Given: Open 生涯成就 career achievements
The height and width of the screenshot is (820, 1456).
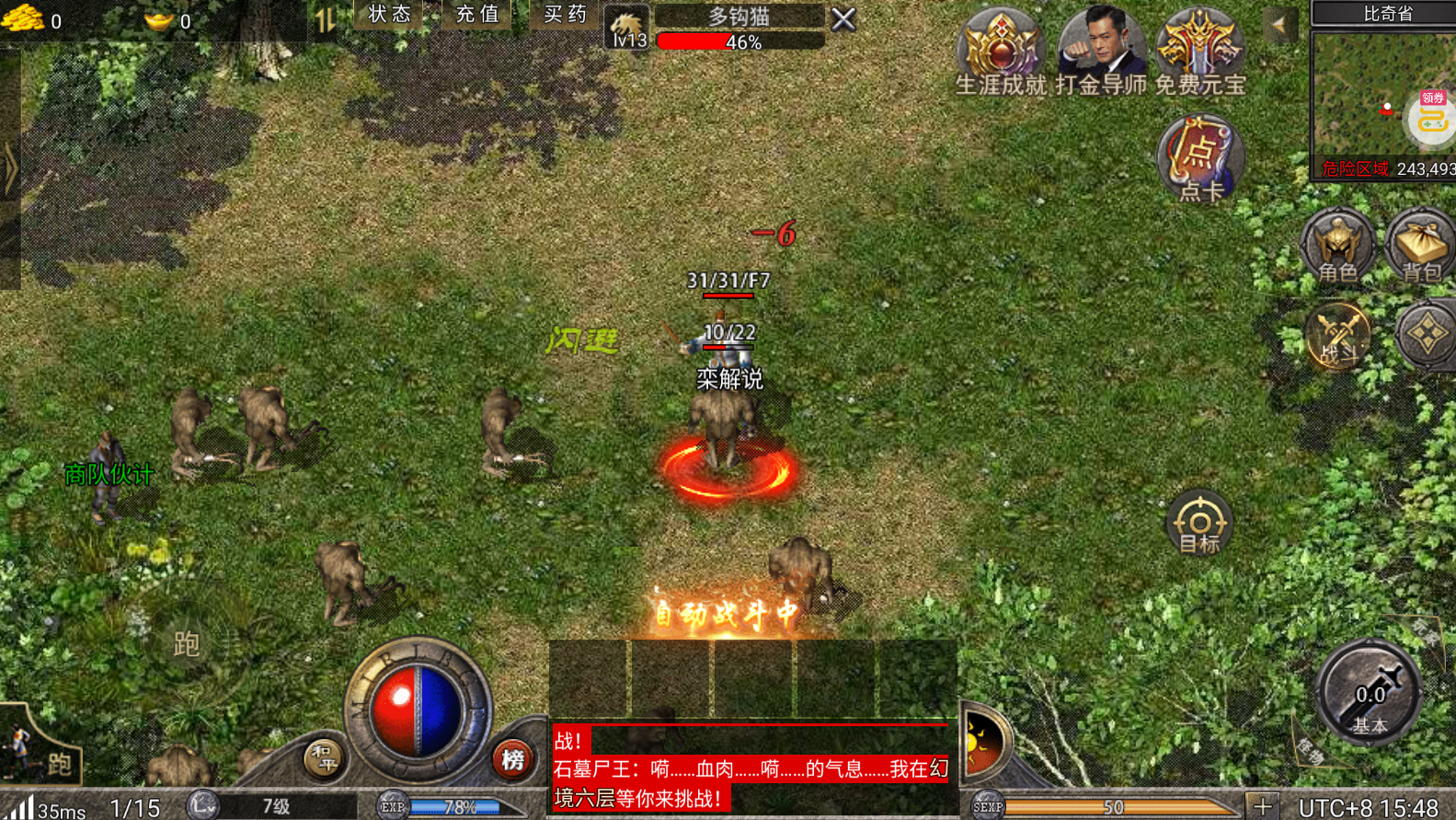Looking at the screenshot, I should [1001, 52].
